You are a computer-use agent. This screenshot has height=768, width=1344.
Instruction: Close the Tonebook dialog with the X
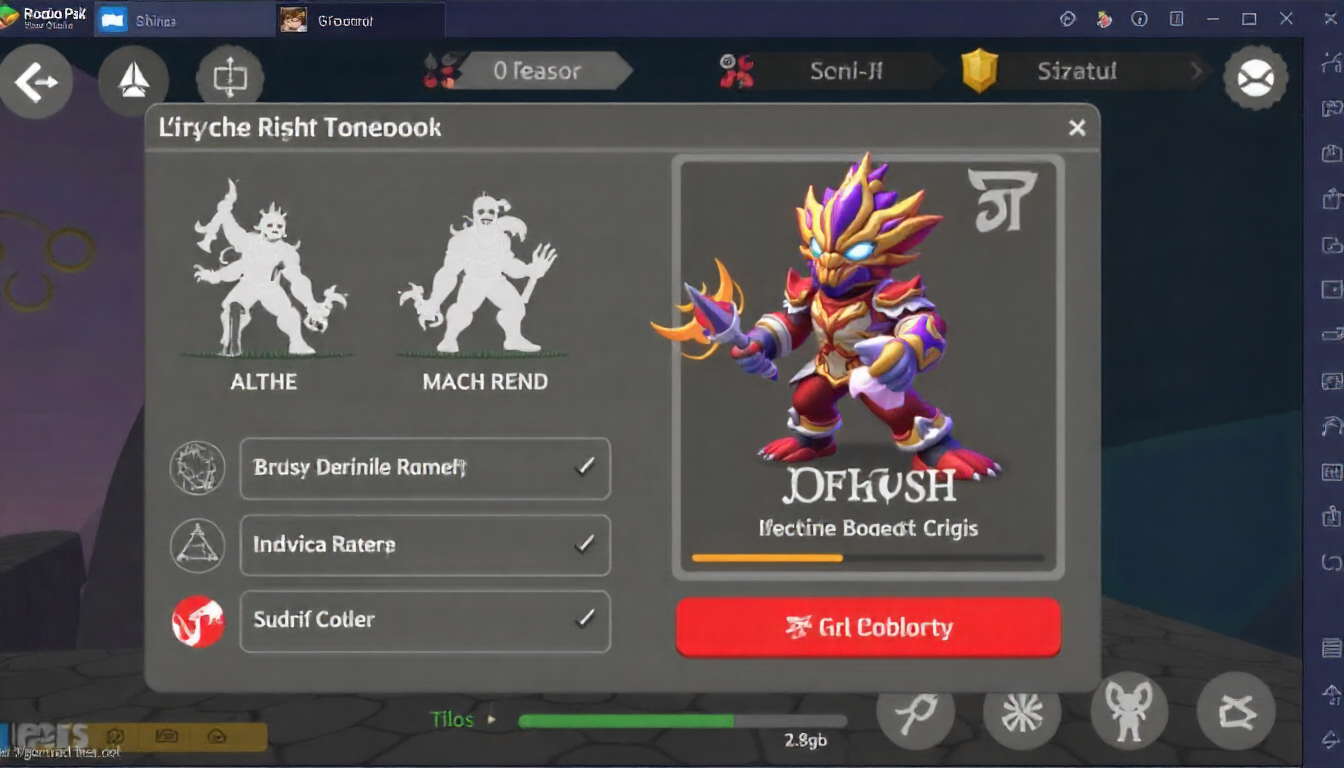coord(1077,128)
